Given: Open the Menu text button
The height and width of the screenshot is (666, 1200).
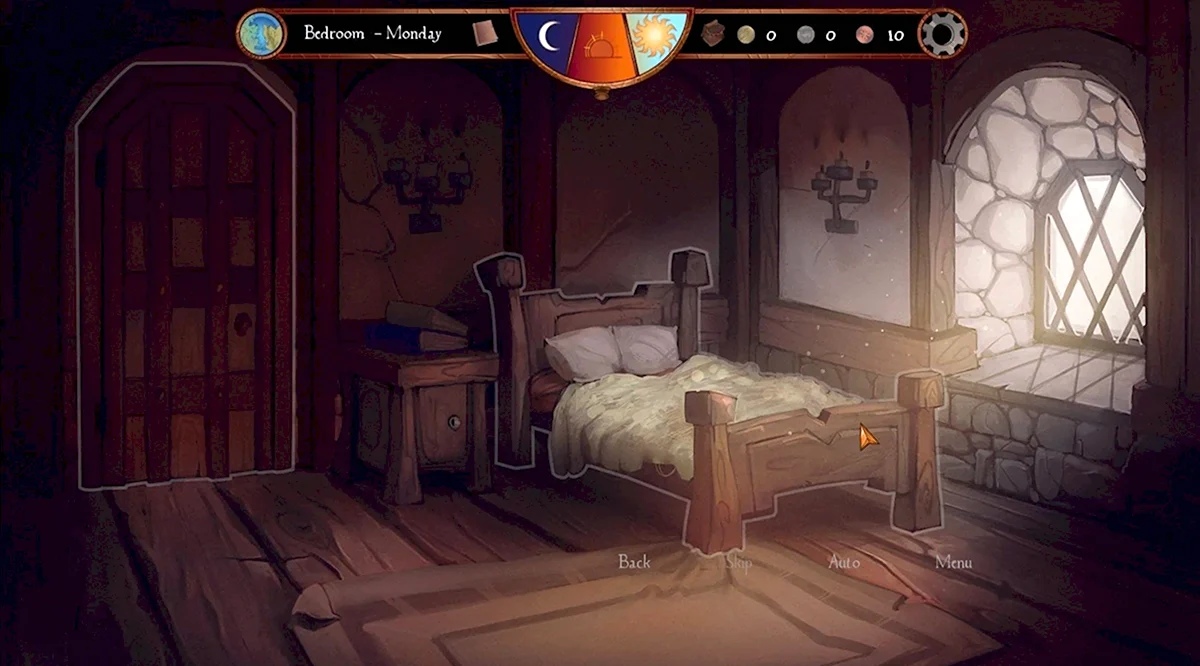Looking at the screenshot, I should (x=953, y=562).
